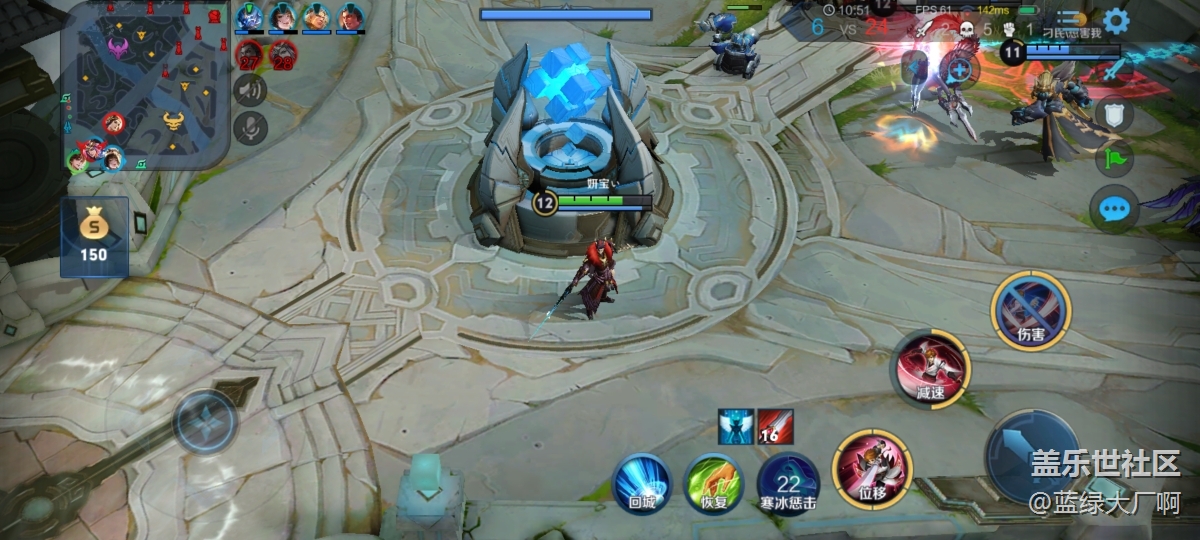Toggle the muted microphone button
The height and width of the screenshot is (540, 1200).
click(x=249, y=127)
